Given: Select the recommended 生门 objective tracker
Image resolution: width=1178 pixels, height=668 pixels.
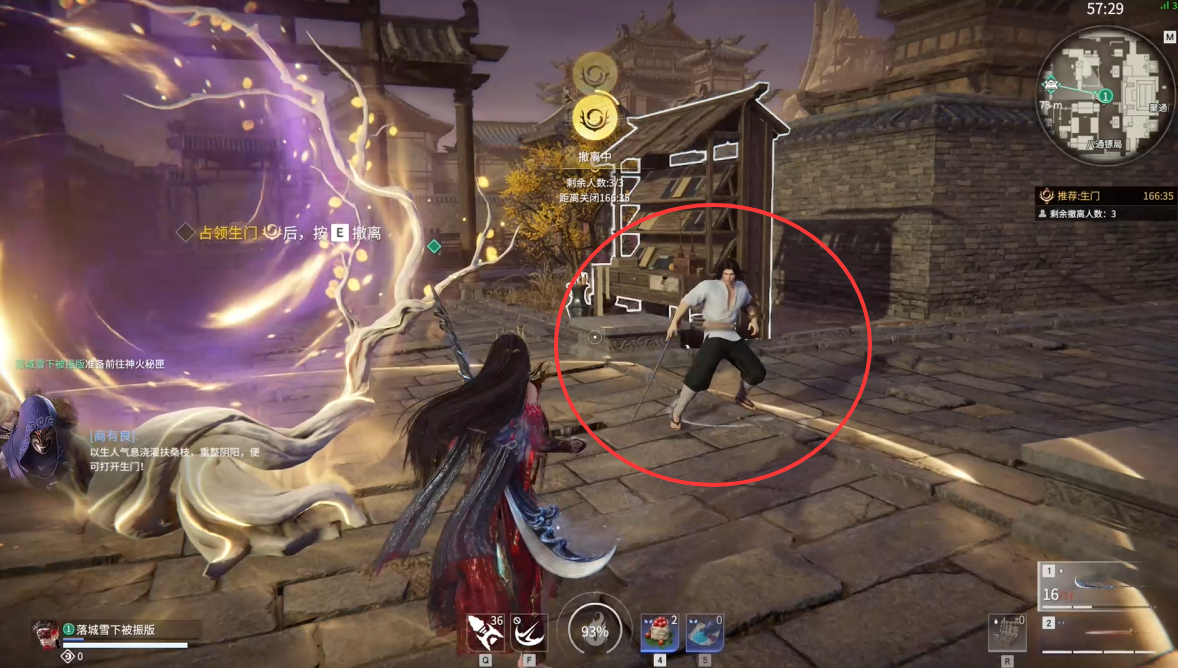Looking at the screenshot, I should click(1105, 196).
